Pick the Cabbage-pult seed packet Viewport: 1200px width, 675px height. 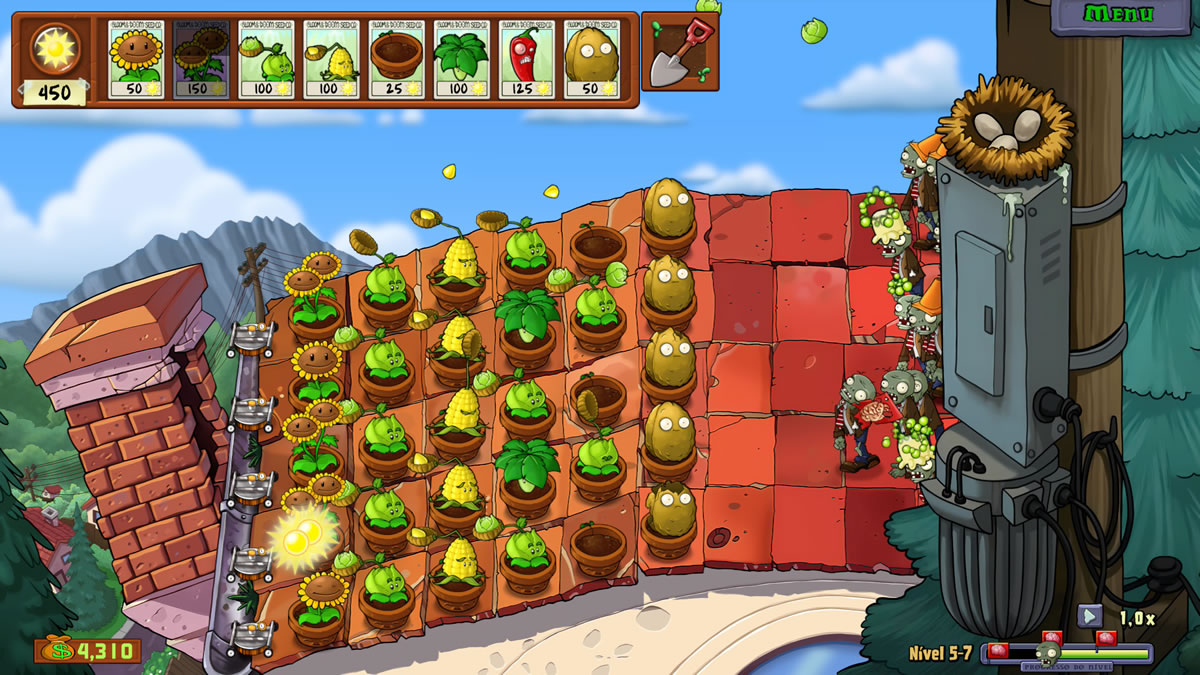point(266,59)
